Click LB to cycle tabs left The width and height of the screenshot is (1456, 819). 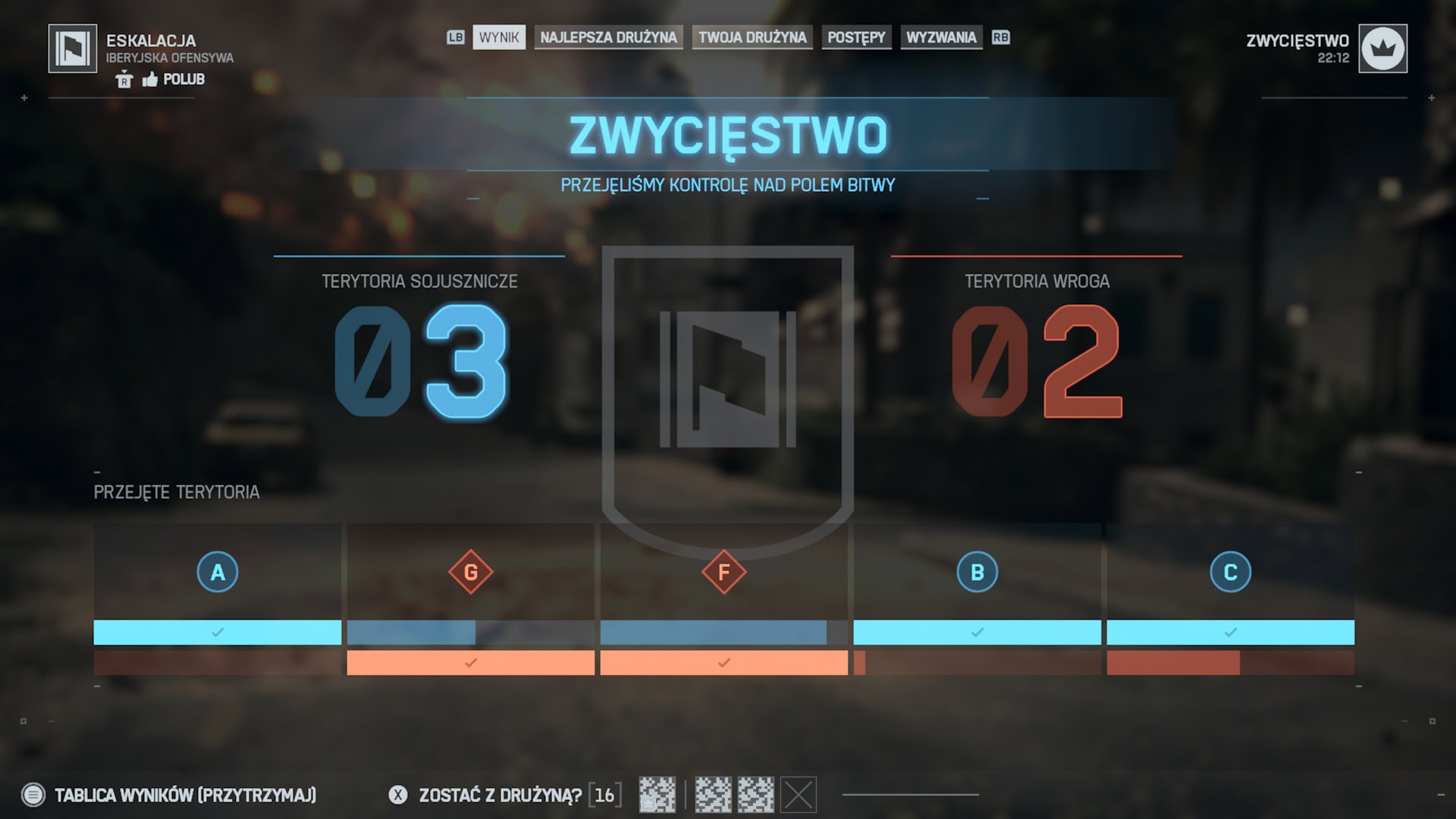click(455, 37)
